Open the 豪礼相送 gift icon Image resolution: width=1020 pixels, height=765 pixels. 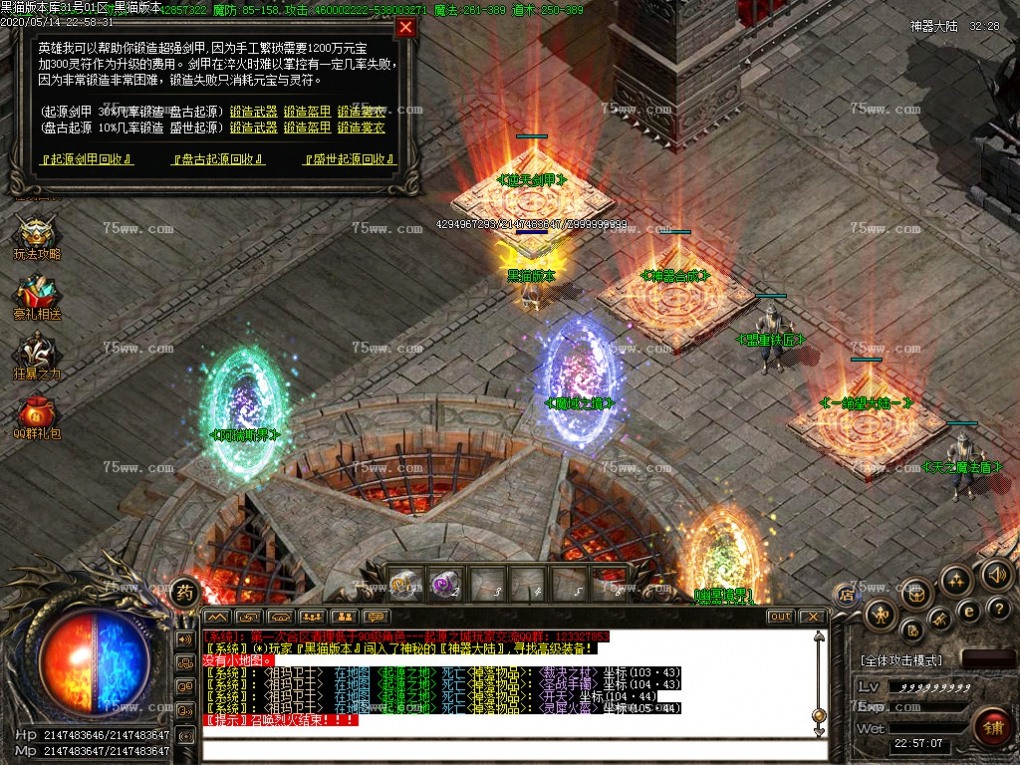pyautogui.click(x=37, y=295)
